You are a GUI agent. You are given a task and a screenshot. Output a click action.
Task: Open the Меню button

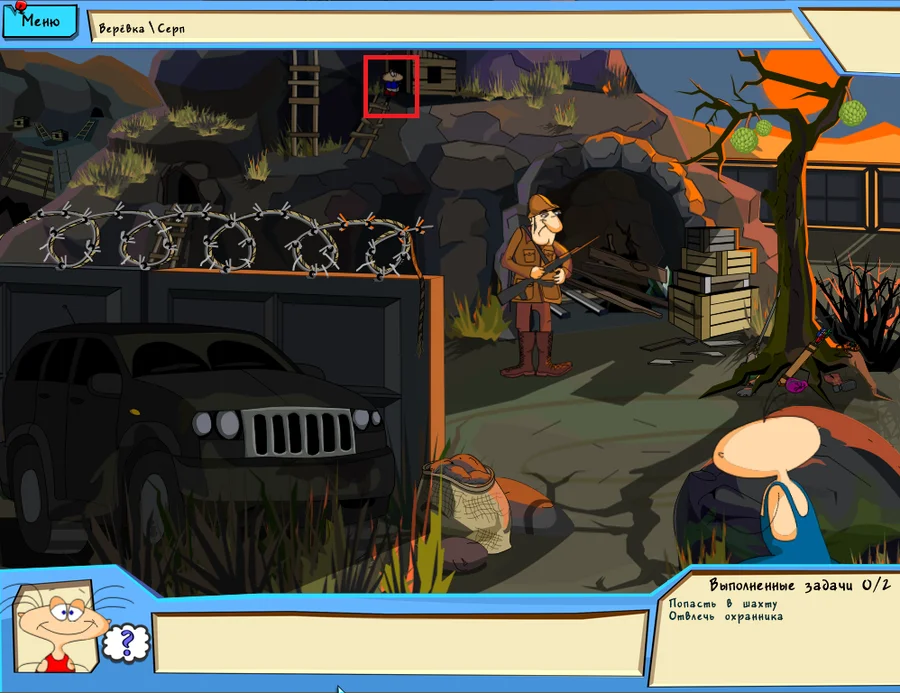(39, 20)
